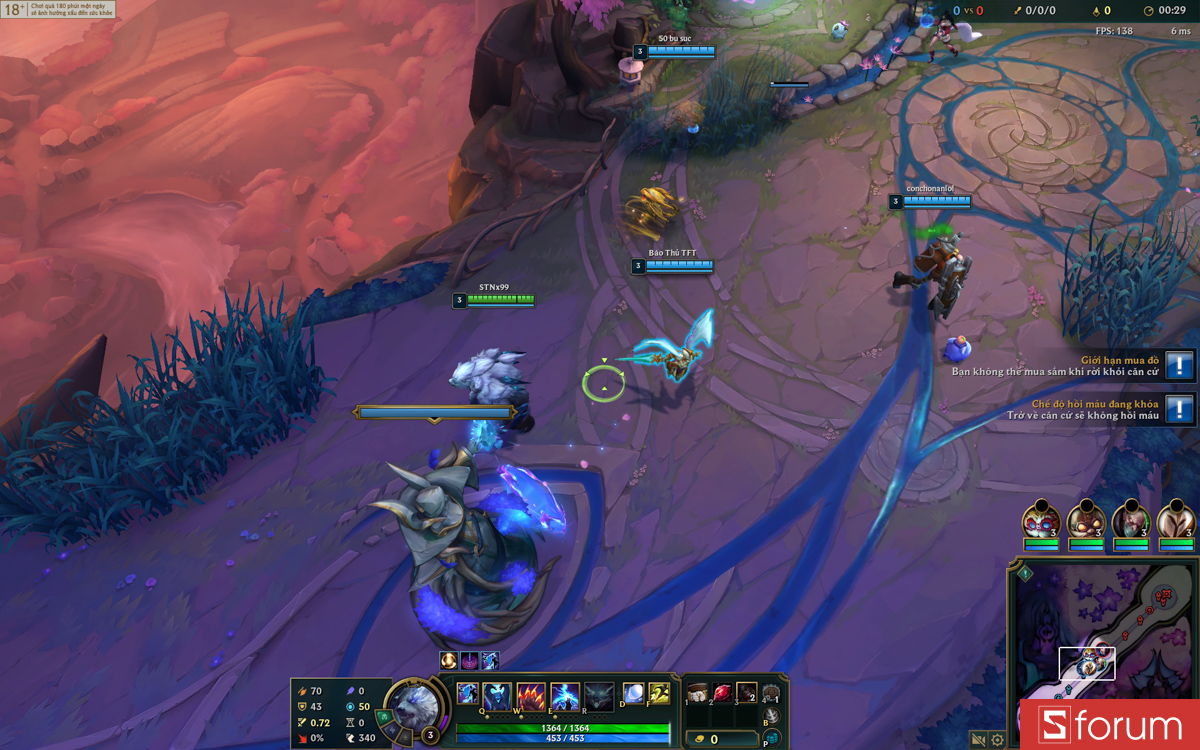
Task: Use the snowball summoner spell on D
Action: coord(633,693)
